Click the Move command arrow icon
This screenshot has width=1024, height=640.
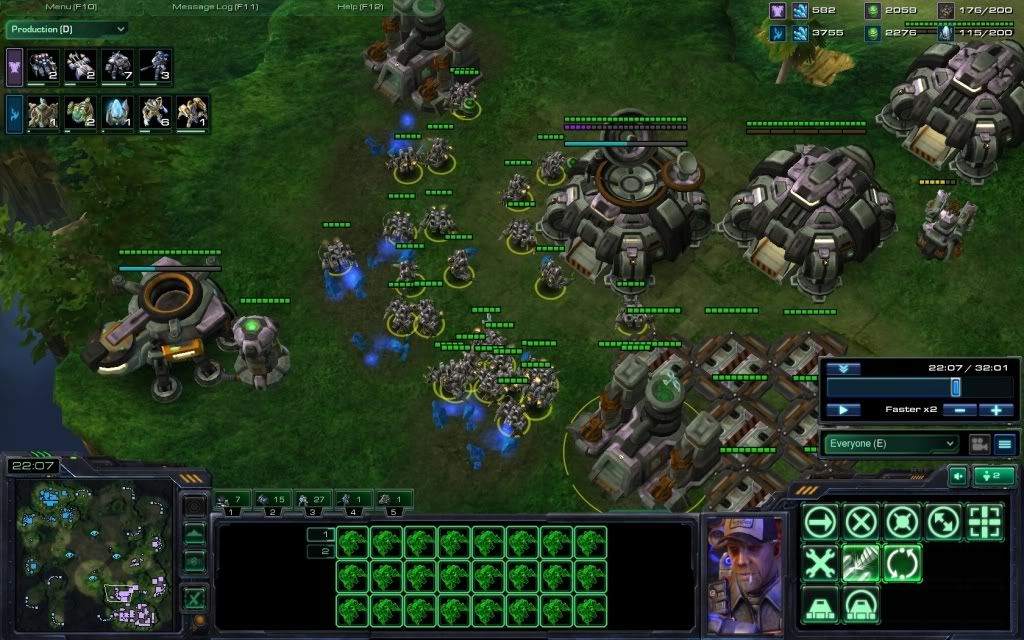pyautogui.click(x=820, y=522)
